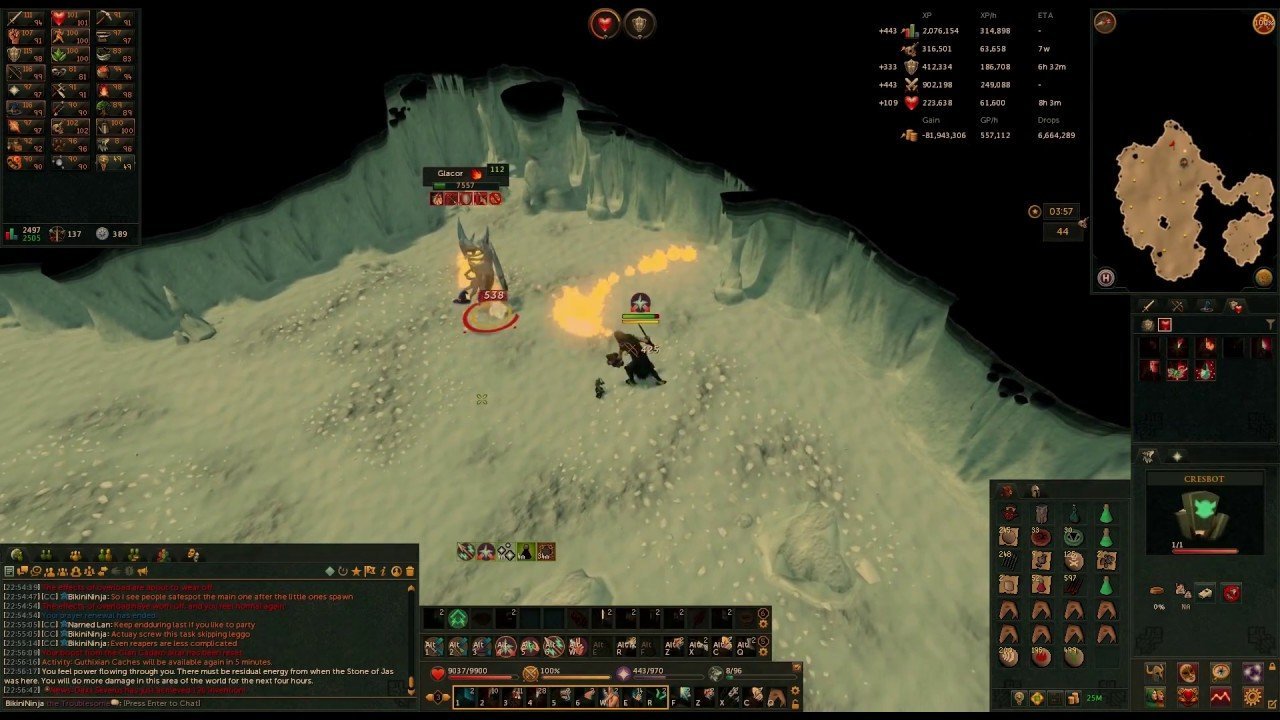Switch to the magic abilities tab
The image size is (1280, 720).
1207,306
